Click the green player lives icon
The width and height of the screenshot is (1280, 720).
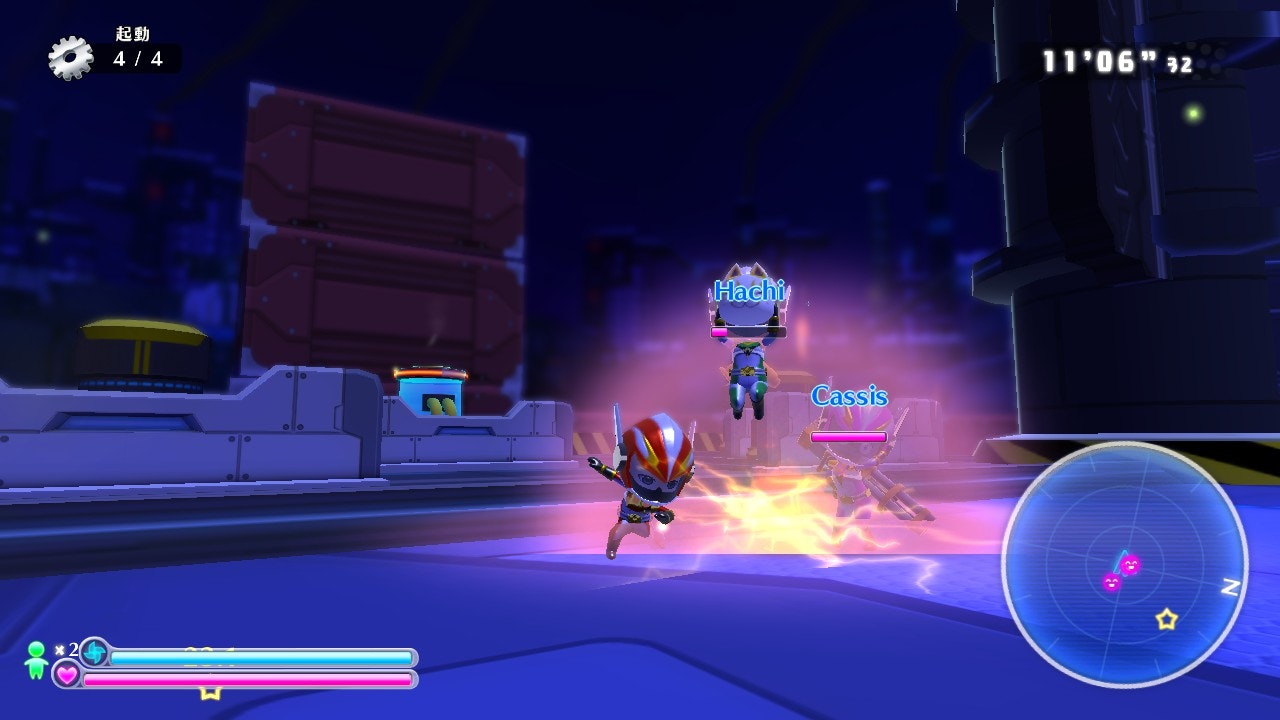36,659
